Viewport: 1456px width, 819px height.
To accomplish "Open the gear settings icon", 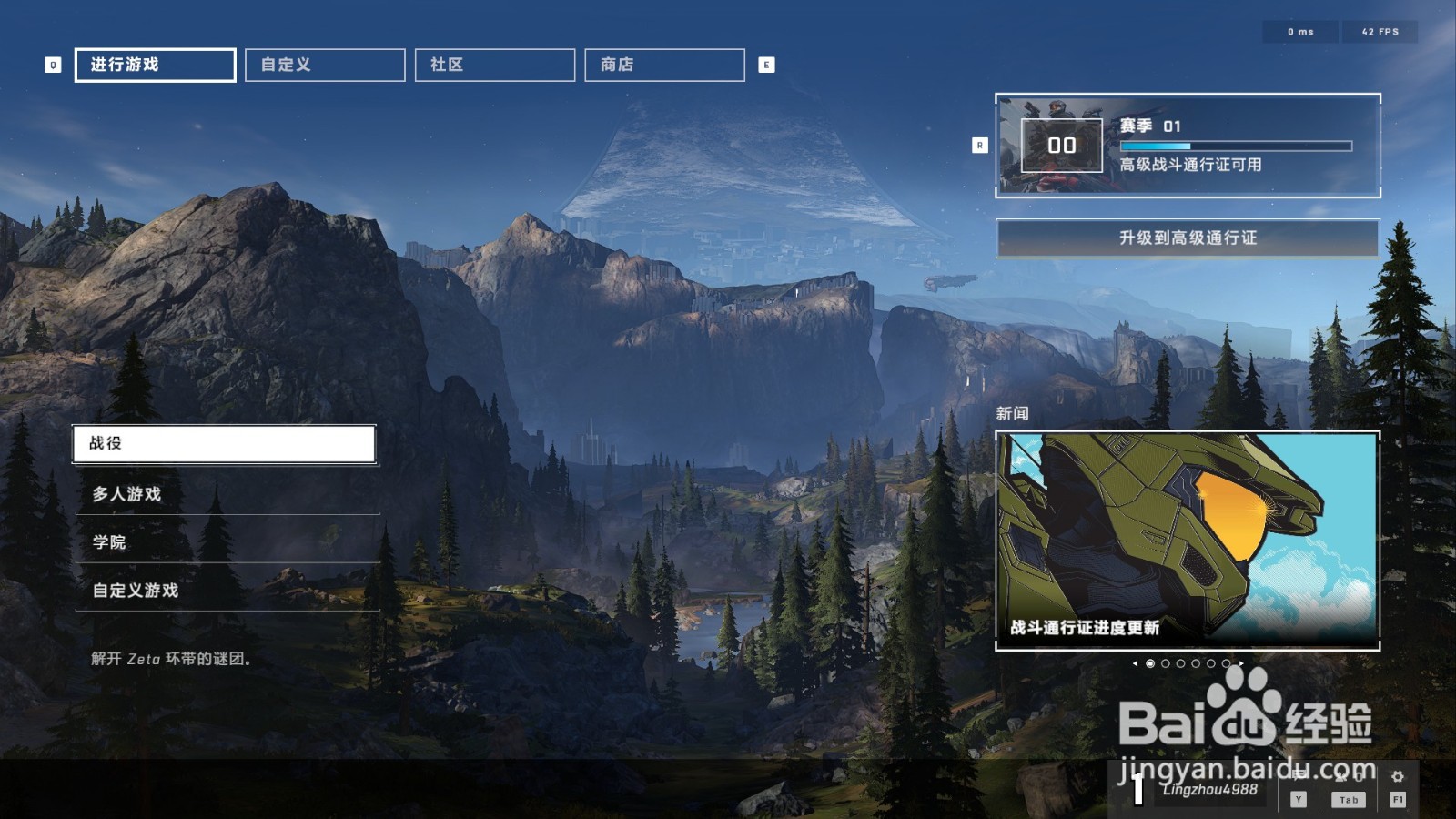I will click(1398, 777).
